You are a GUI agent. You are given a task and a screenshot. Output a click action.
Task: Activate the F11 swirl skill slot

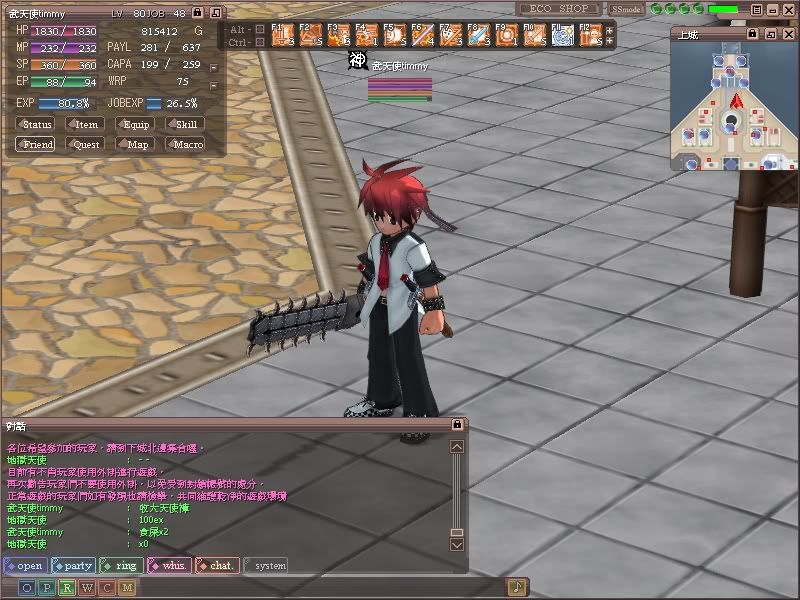click(563, 35)
